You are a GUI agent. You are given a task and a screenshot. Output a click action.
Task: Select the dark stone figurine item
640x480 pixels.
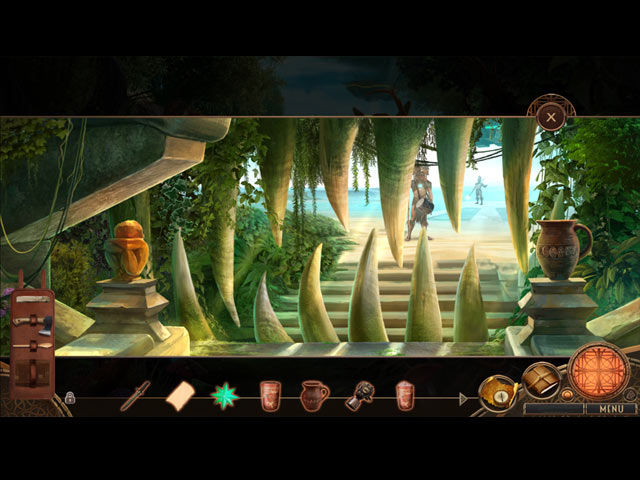click(x=359, y=396)
